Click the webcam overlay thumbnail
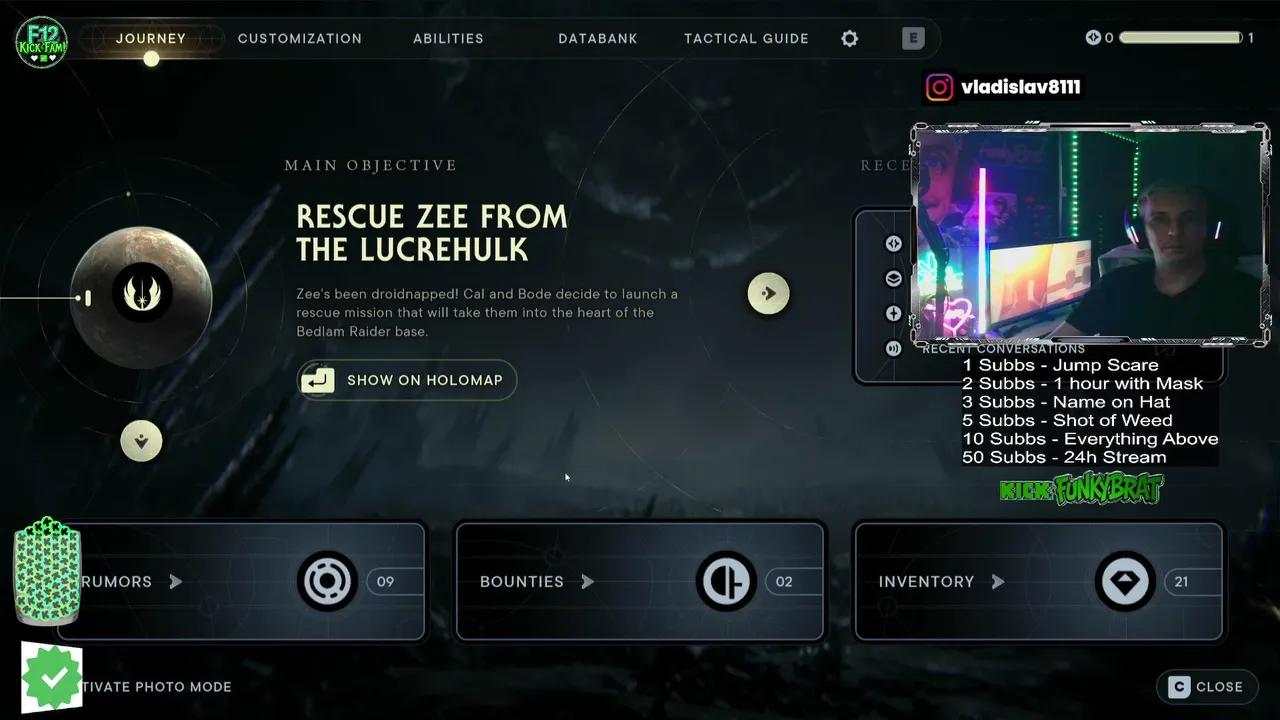This screenshot has height=720, width=1280. [1089, 235]
